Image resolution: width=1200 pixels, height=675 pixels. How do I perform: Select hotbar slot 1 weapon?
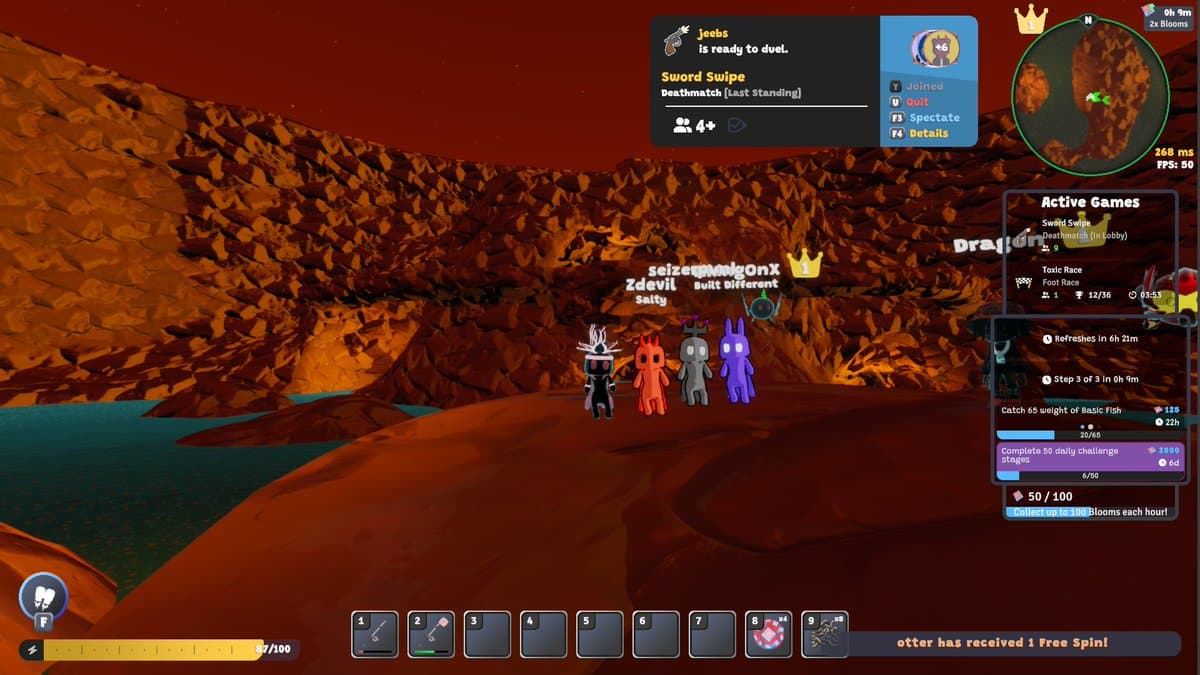pos(375,634)
